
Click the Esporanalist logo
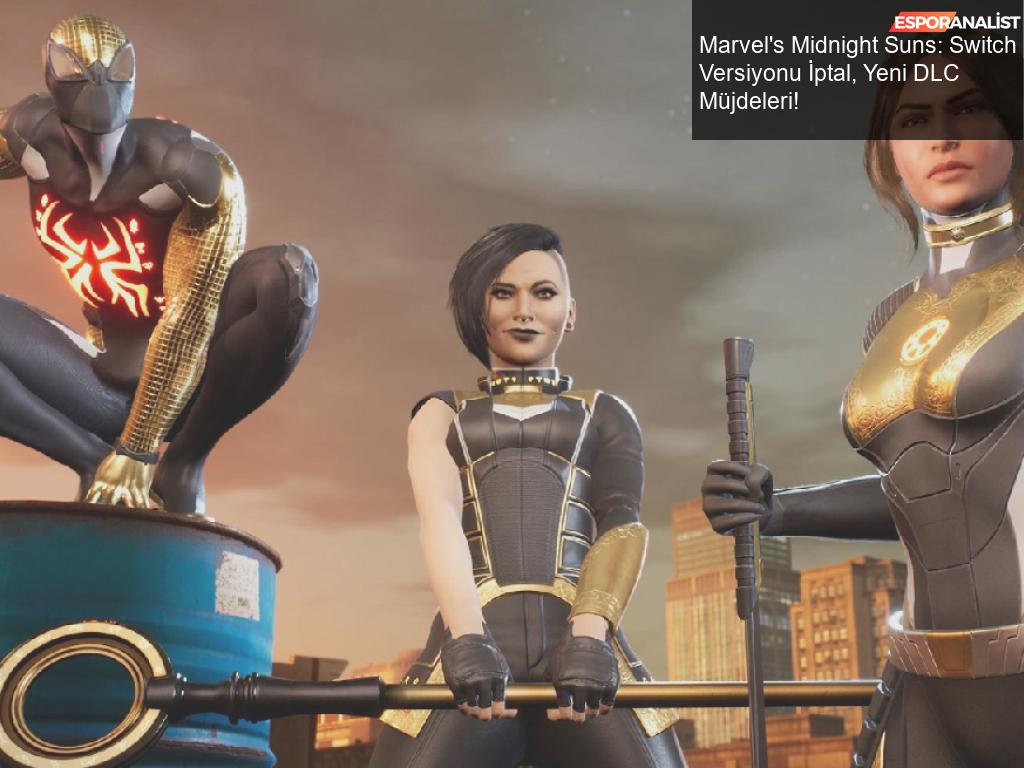click(x=953, y=21)
